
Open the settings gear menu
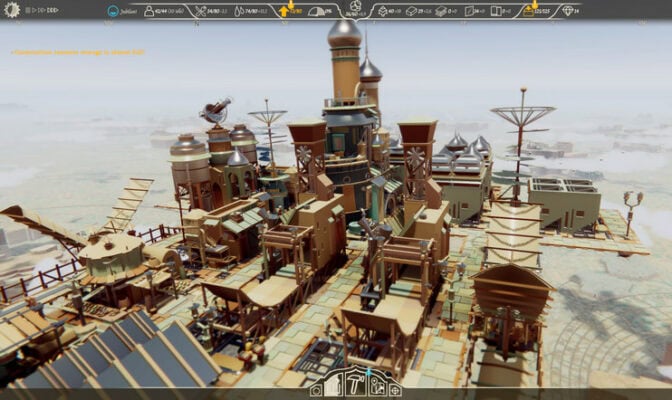[x=11, y=10]
